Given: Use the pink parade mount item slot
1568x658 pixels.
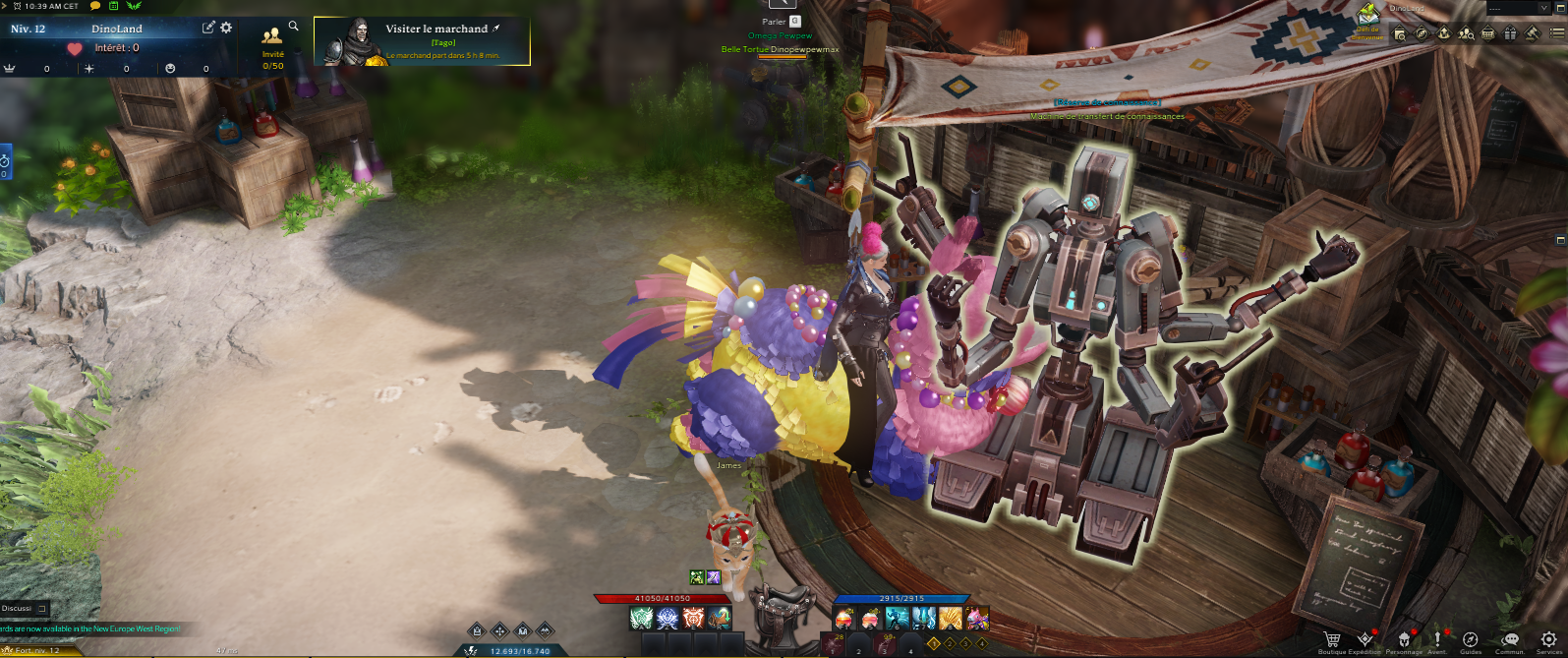Looking at the screenshot, I should coord(977,618).
